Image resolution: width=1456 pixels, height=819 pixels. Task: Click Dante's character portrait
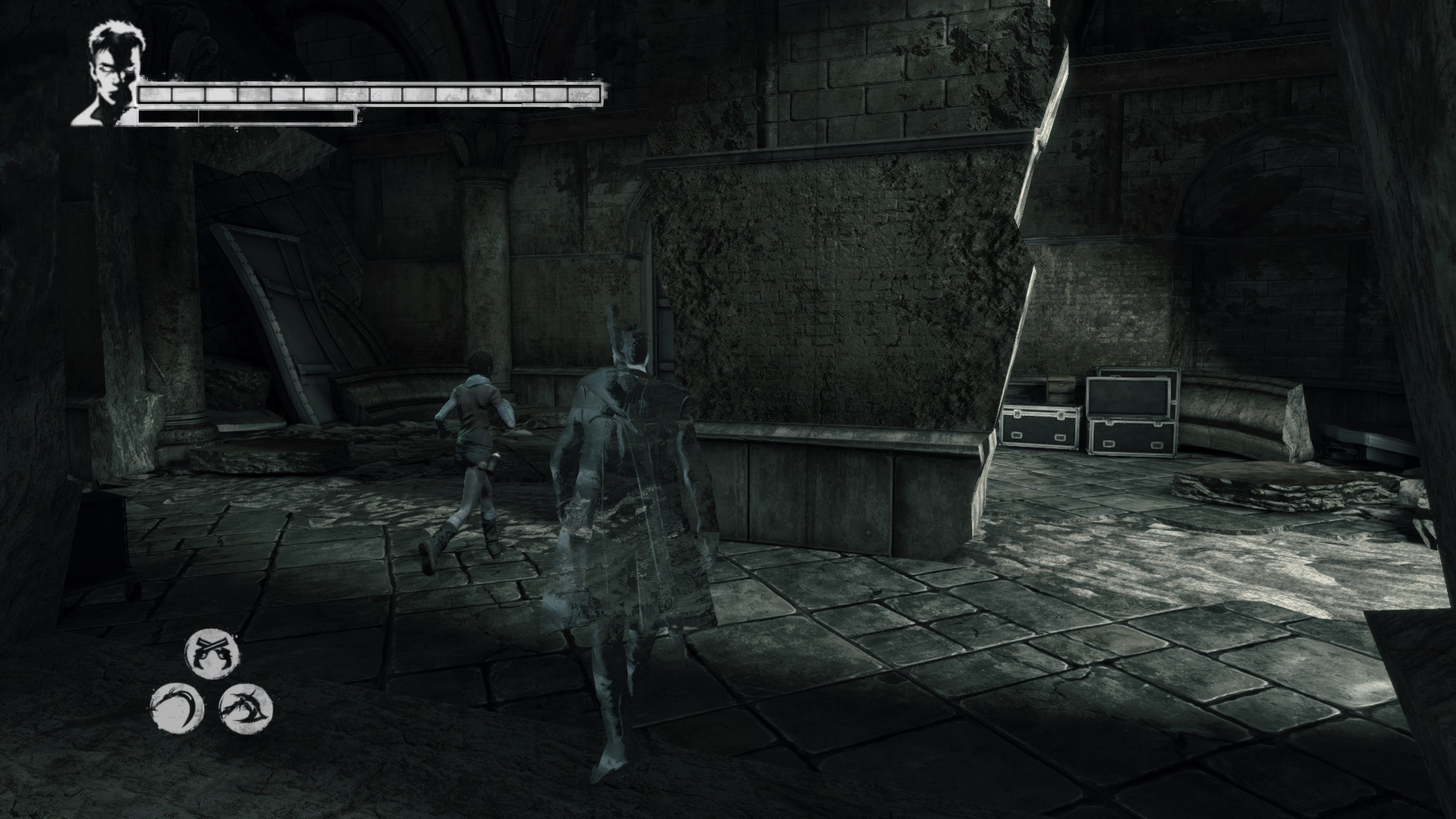(x=106, y=75)
